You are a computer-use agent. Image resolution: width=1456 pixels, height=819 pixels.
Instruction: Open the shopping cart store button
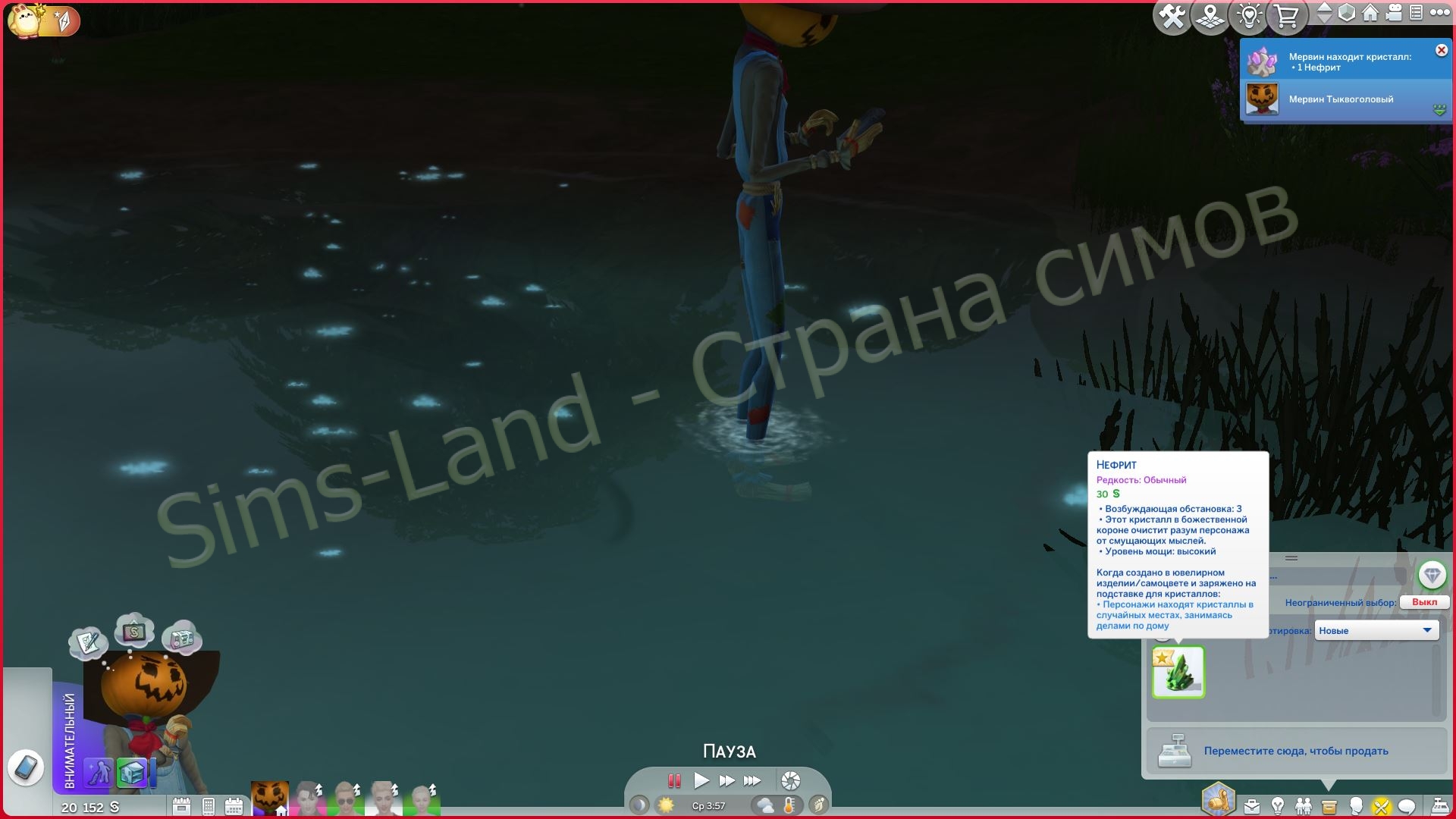(1286, 17)
